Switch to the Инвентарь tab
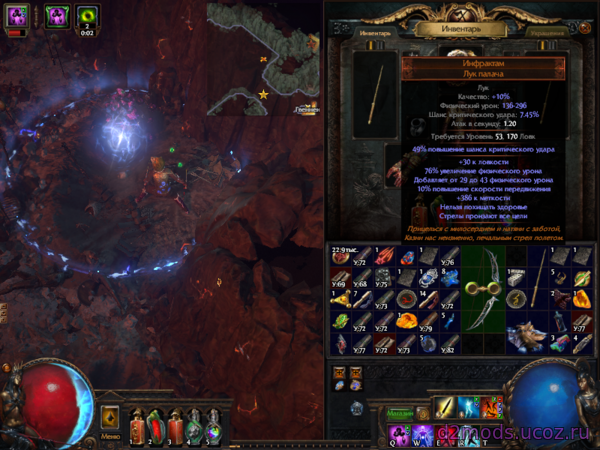This screenshot has height=450, width=600. pyautogui.click(x=376, y=33)
